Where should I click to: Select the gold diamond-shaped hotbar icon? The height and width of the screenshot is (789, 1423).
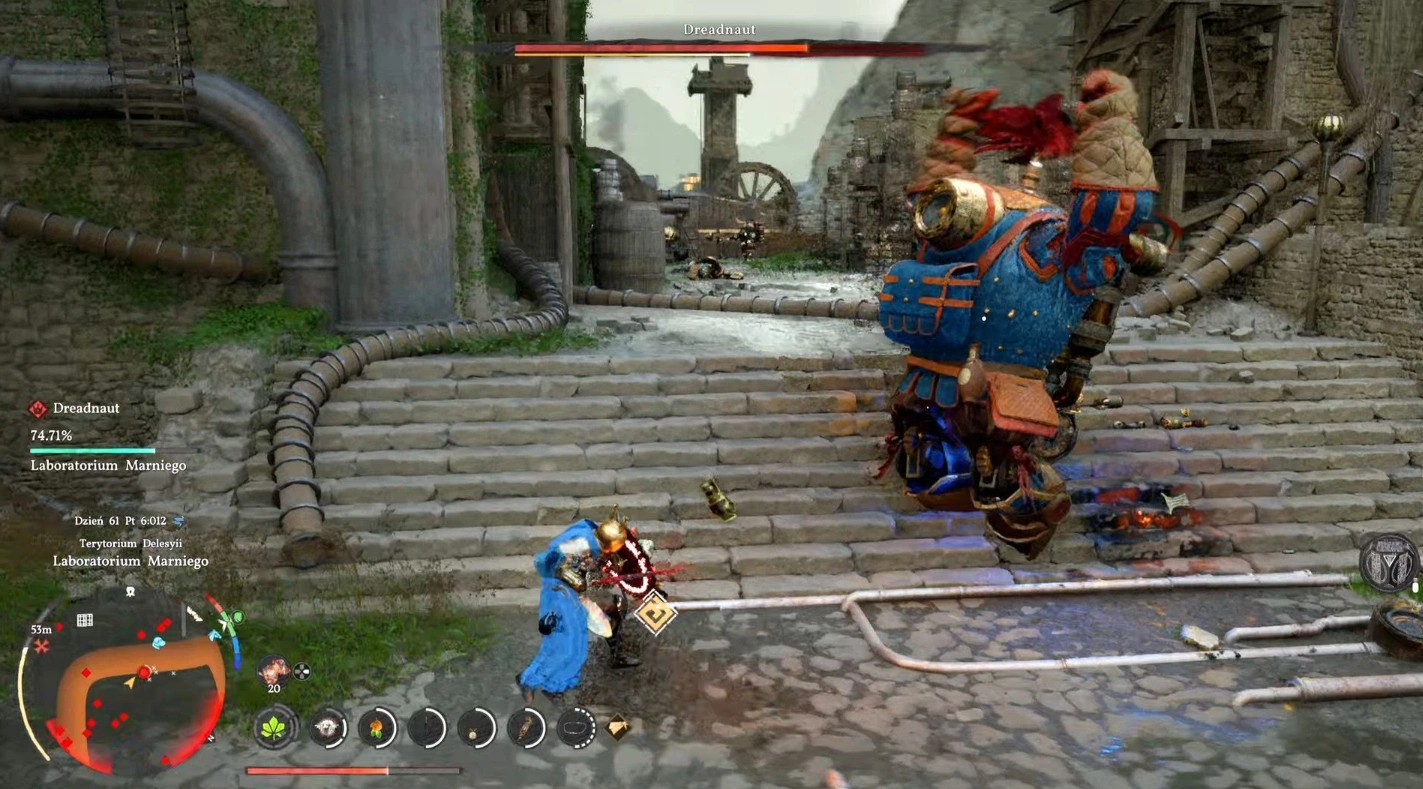[x=618, y=728]
